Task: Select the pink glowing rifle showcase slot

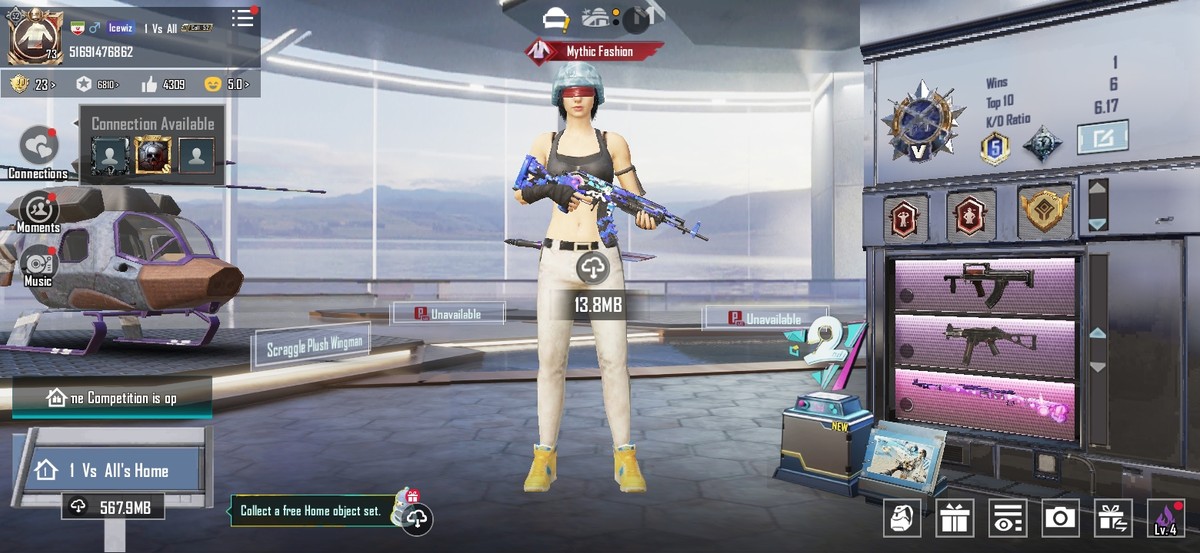Action: click(x=986, y=405)
